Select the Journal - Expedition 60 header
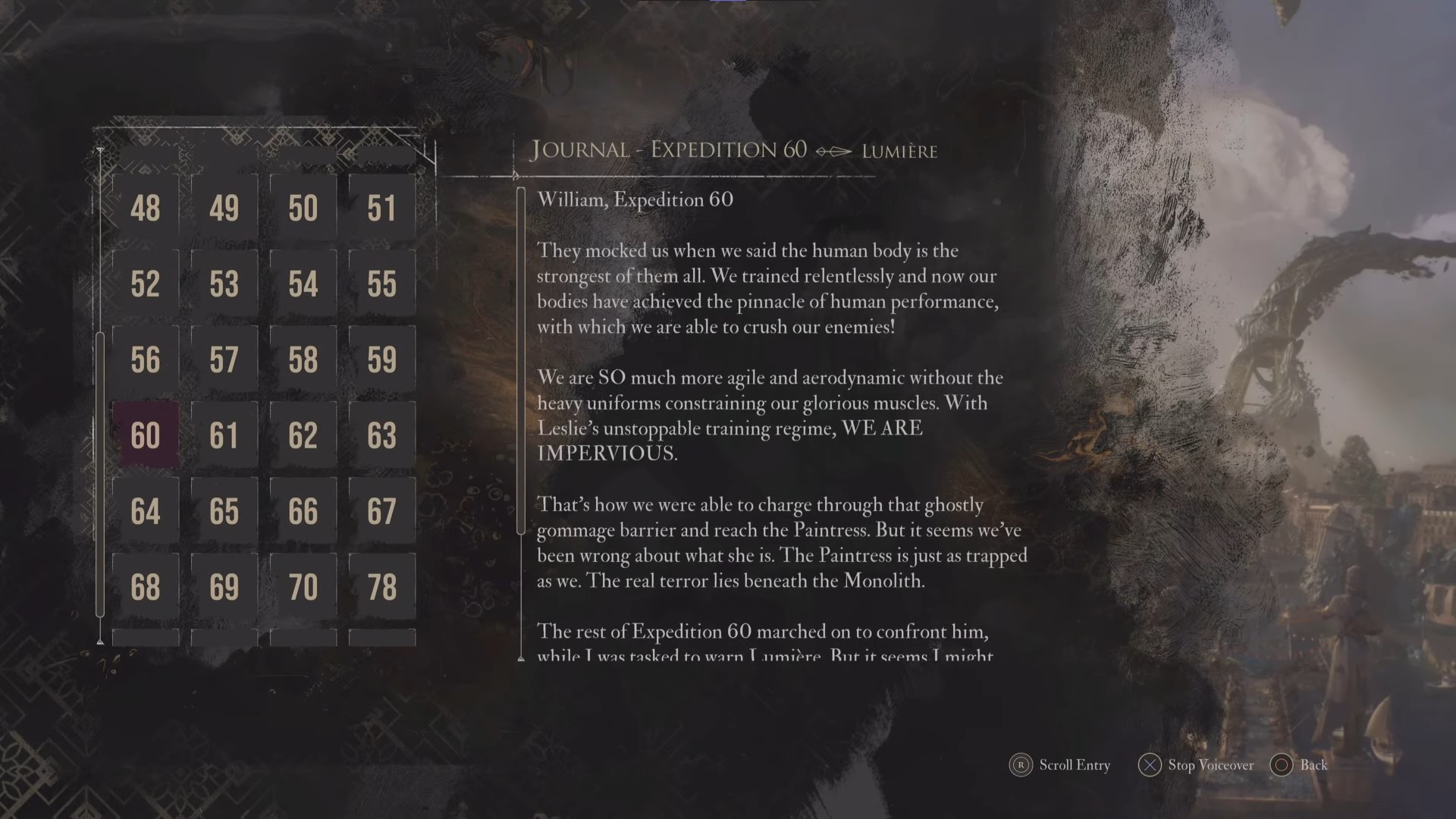The height and width of the screenshot is (819, 1456). [669, 150]
